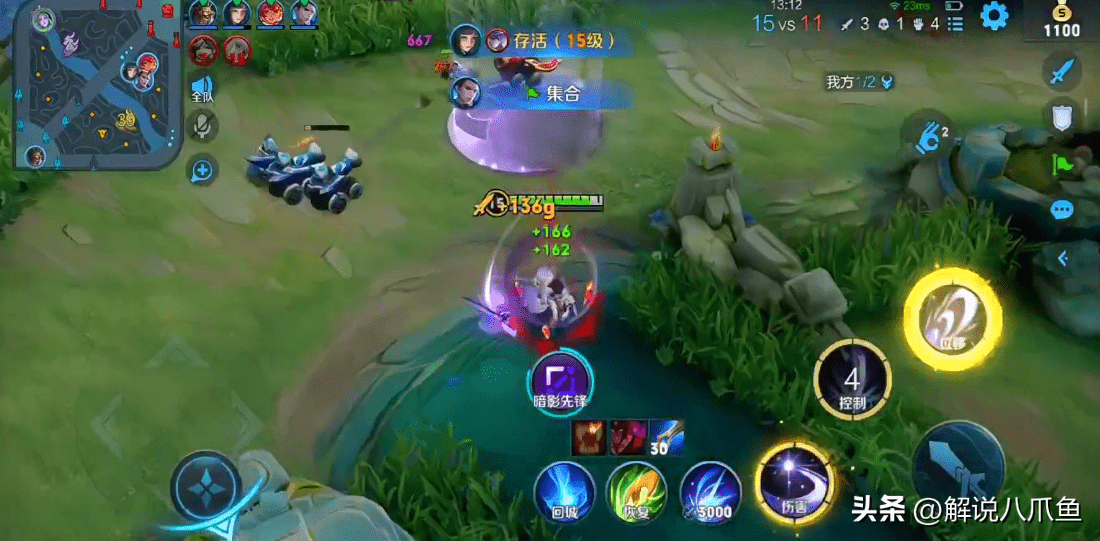Screen dimensions: 1100x541
Task: Open the gold shop showing 1100
Action: click(x=1061, y=21)
